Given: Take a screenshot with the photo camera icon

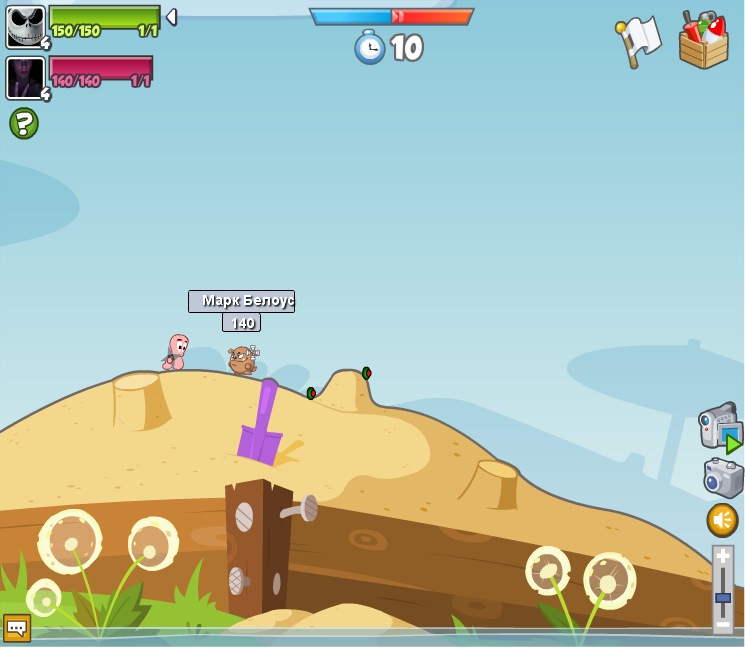Looking at the screenshot, I should pyautogui.click(x=723, y=477).
